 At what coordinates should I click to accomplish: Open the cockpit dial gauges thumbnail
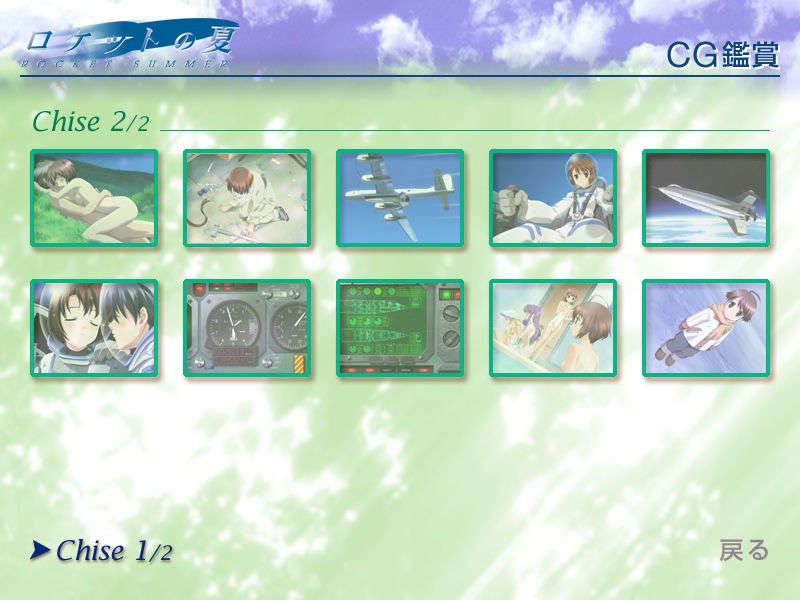pos(247,328)
